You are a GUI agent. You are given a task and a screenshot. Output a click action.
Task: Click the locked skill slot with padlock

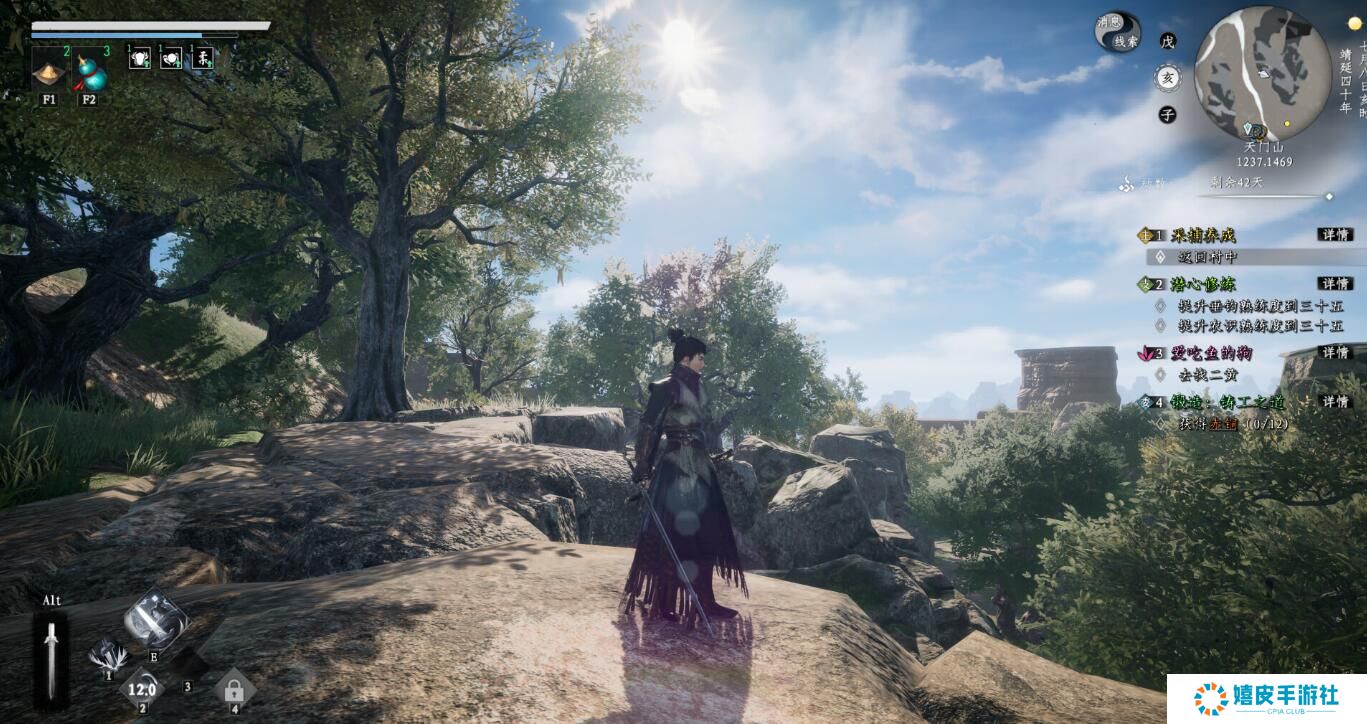234,689
